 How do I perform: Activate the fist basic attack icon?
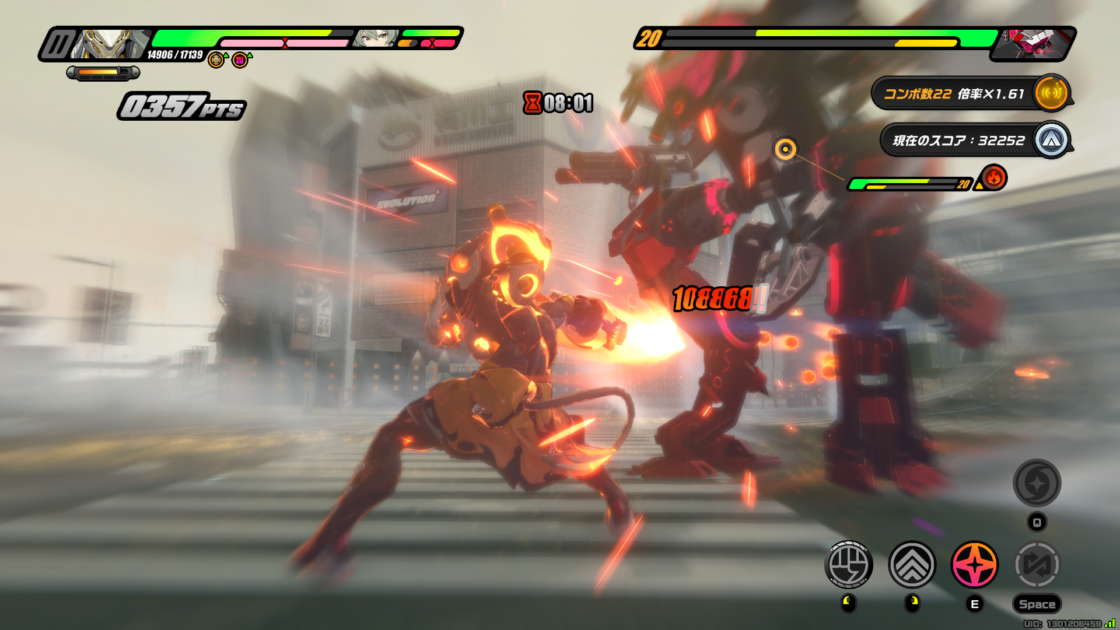click(x=848, y=565)
